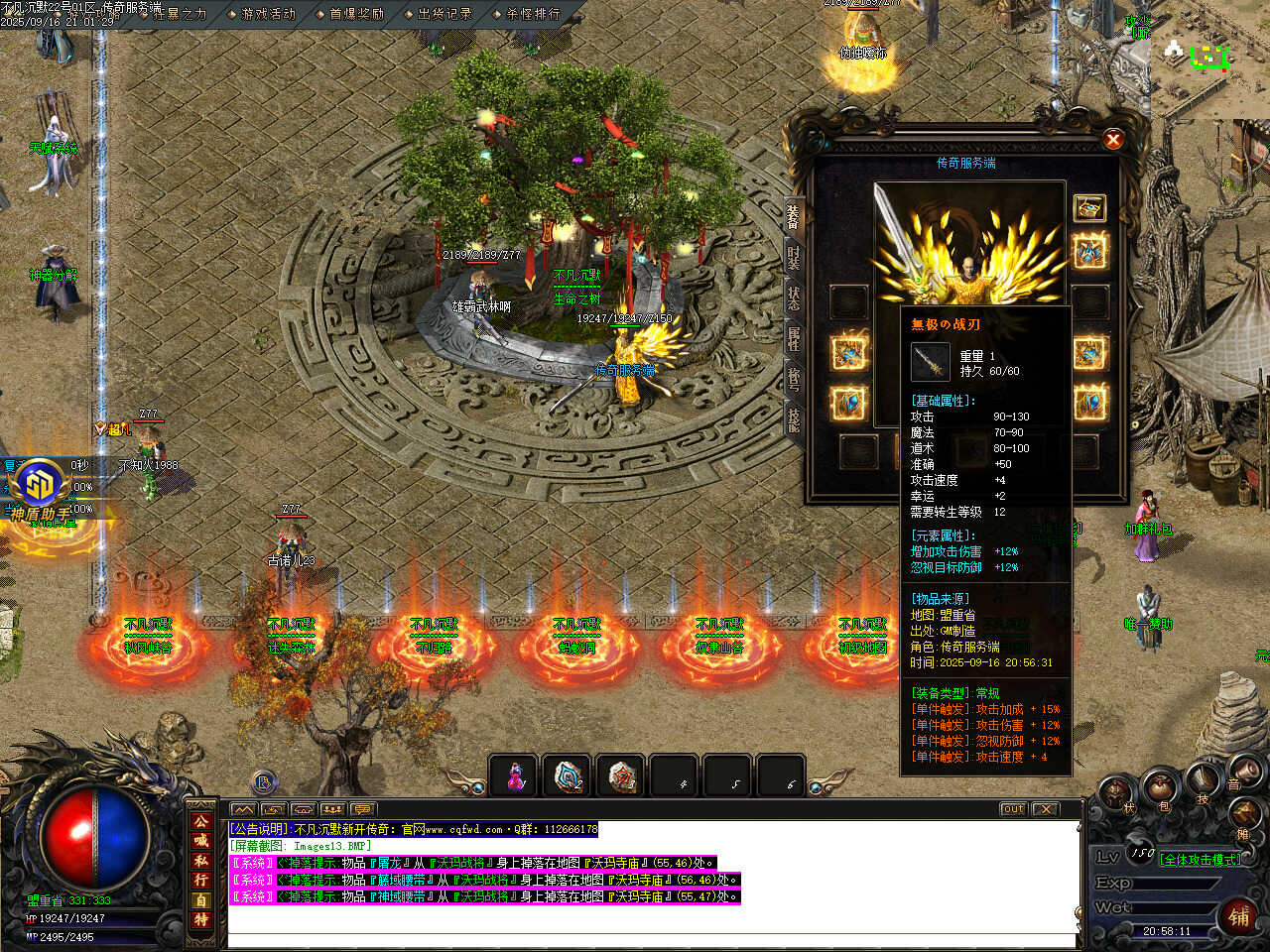Select the 私 private chat channel
Screen dimensions: 1270x952
201,861
